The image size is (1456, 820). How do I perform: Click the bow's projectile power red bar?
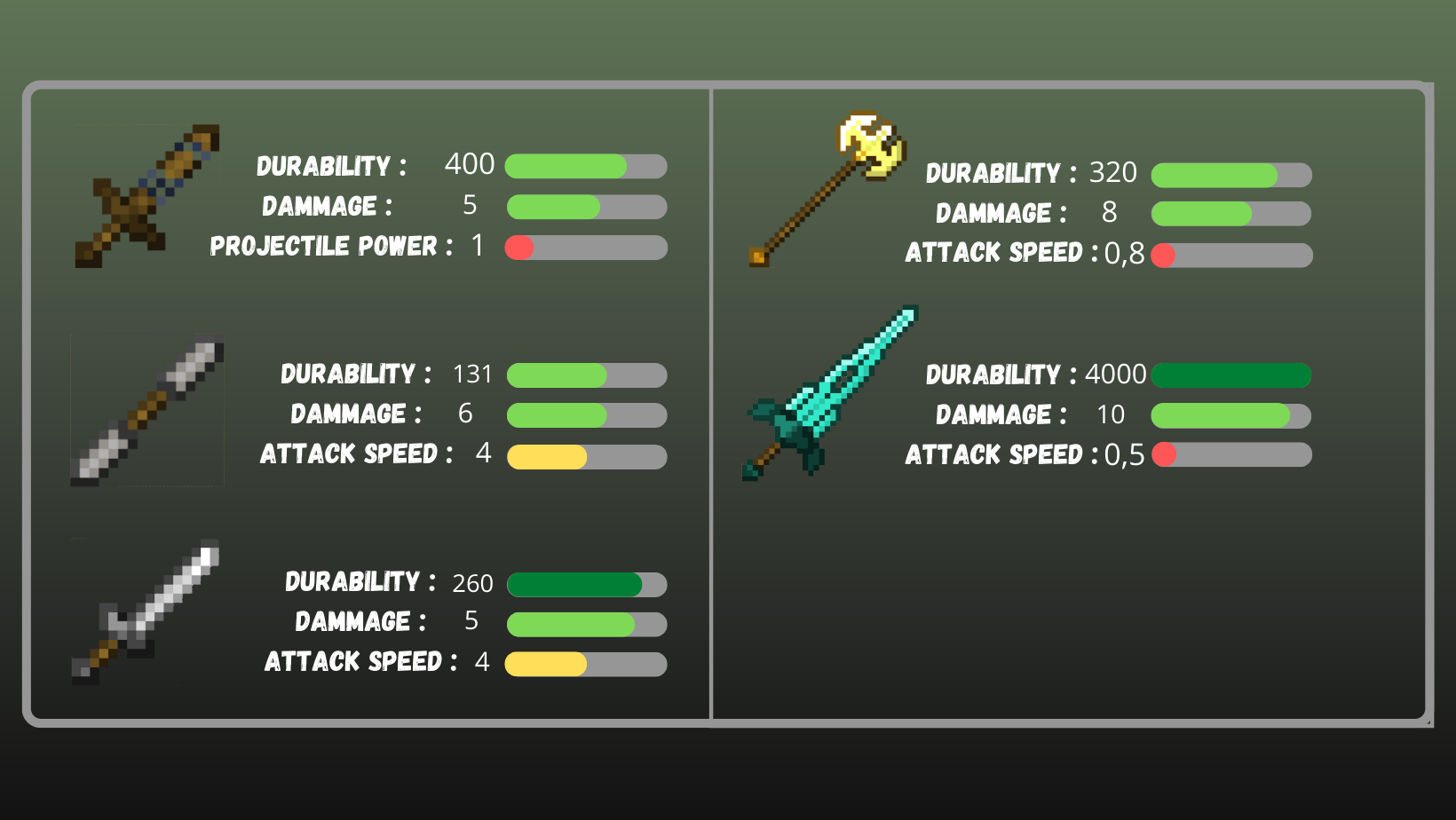pyautogui.click(x=519, y=248)
